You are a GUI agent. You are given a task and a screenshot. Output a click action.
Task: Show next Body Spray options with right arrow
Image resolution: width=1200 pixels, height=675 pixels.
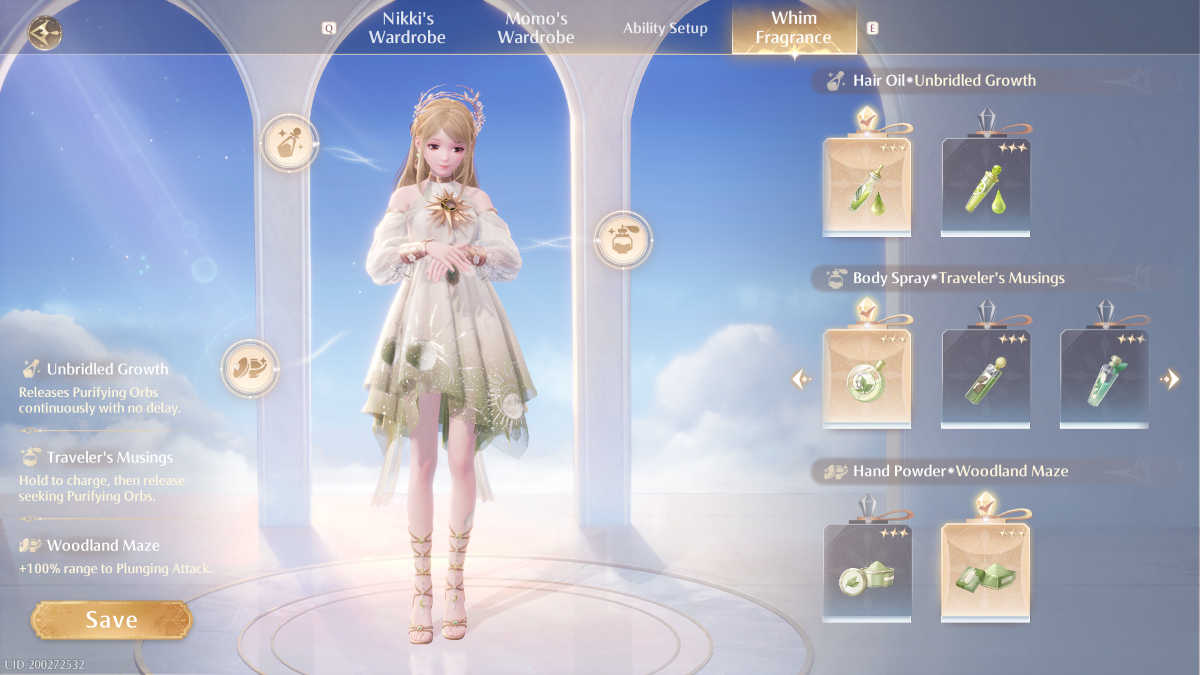click(x=1169, y=379)
